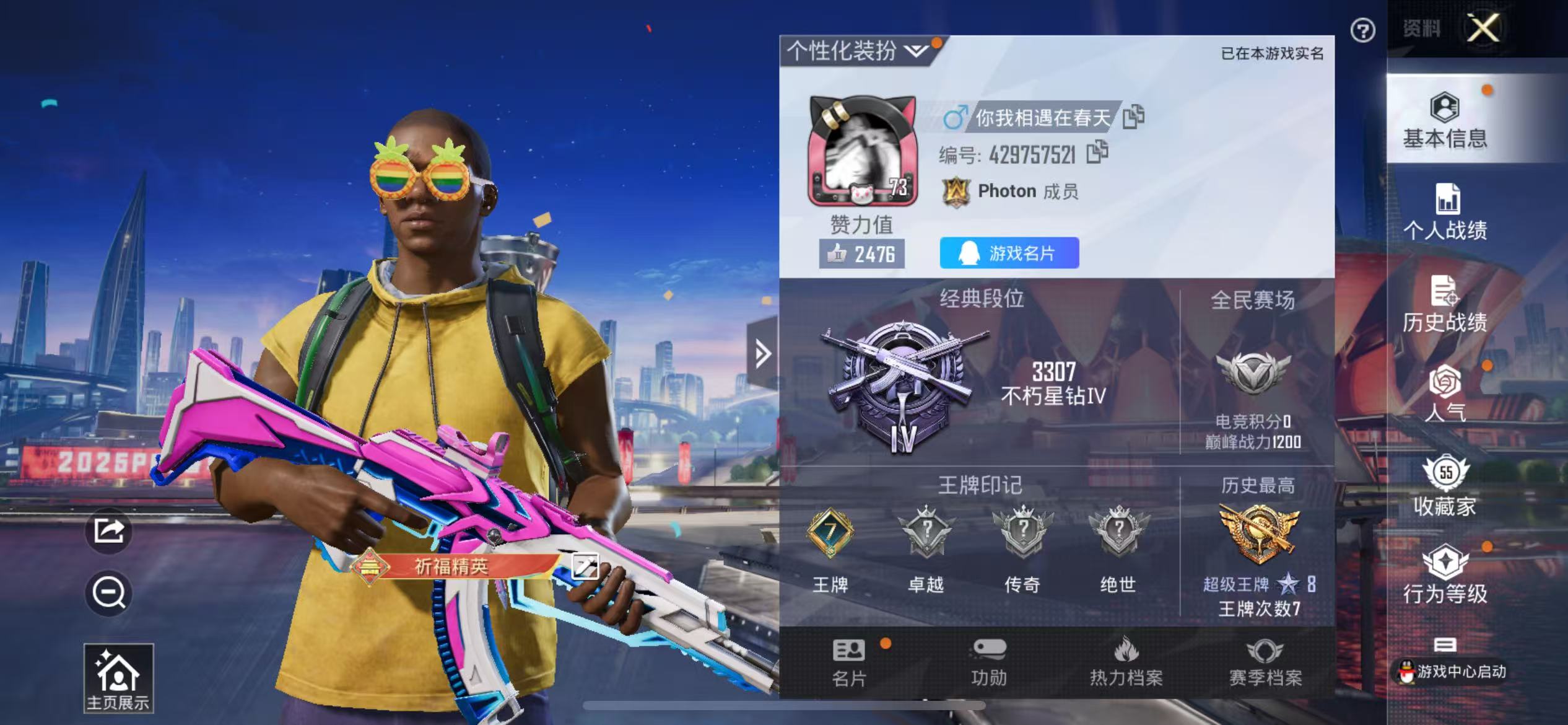Click the blue 游戏名片 button
The width and height of the screenshot is (1568, 725).
tap(1009, 253)
